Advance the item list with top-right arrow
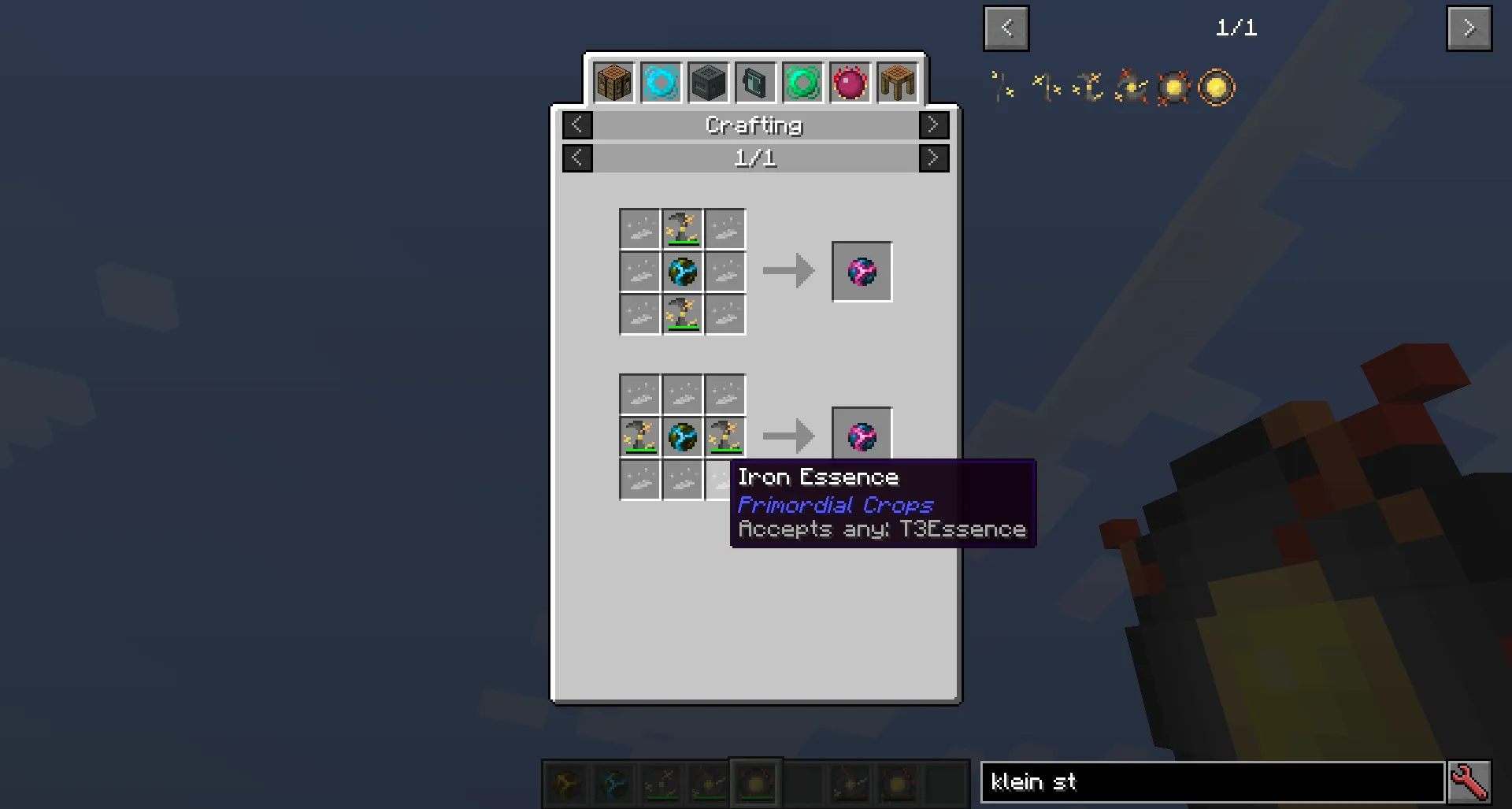This screenshot has width=1512, height=809. point(1469,28)
